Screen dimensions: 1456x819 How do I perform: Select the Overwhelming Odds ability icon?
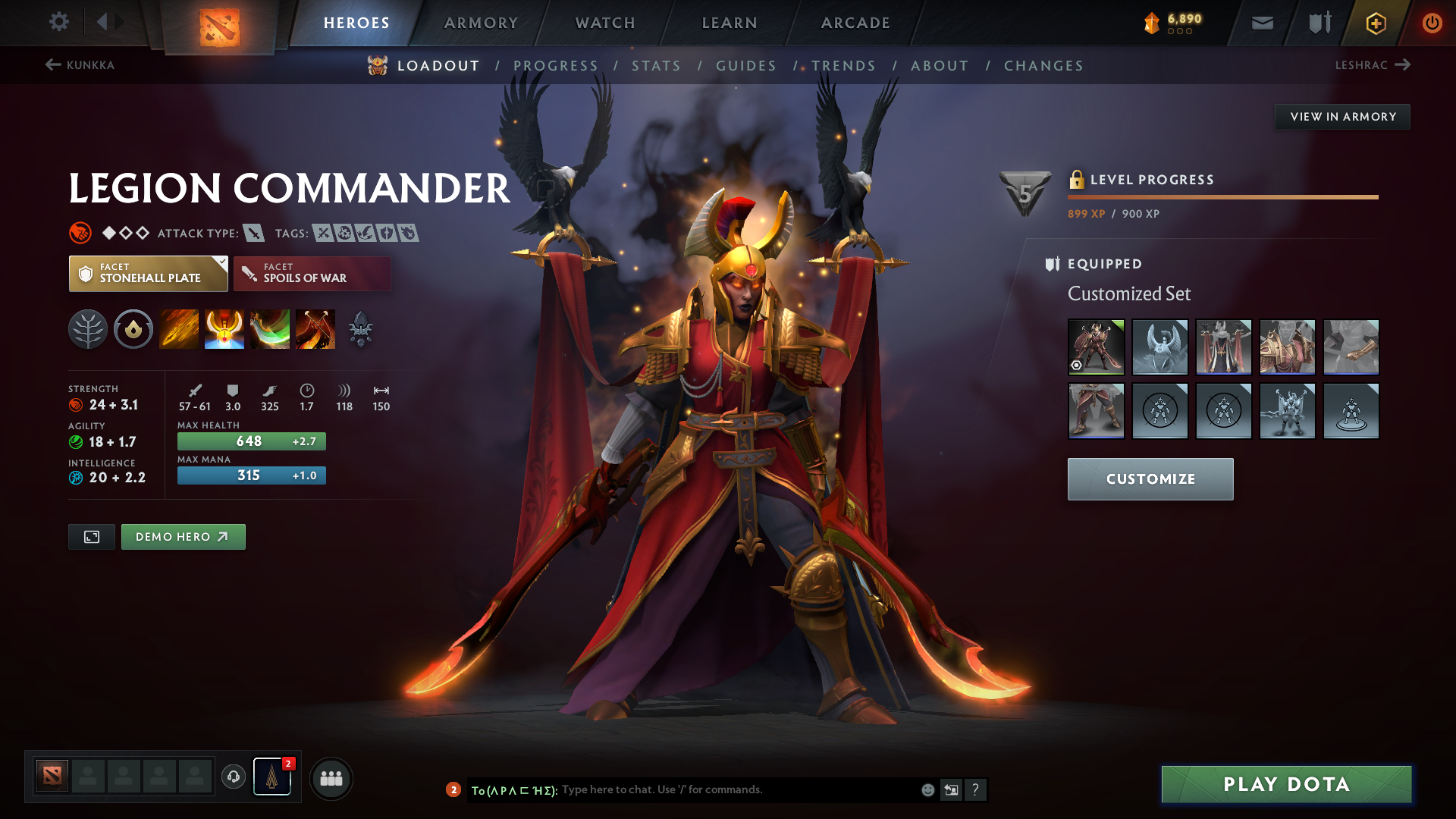point(178,329)
